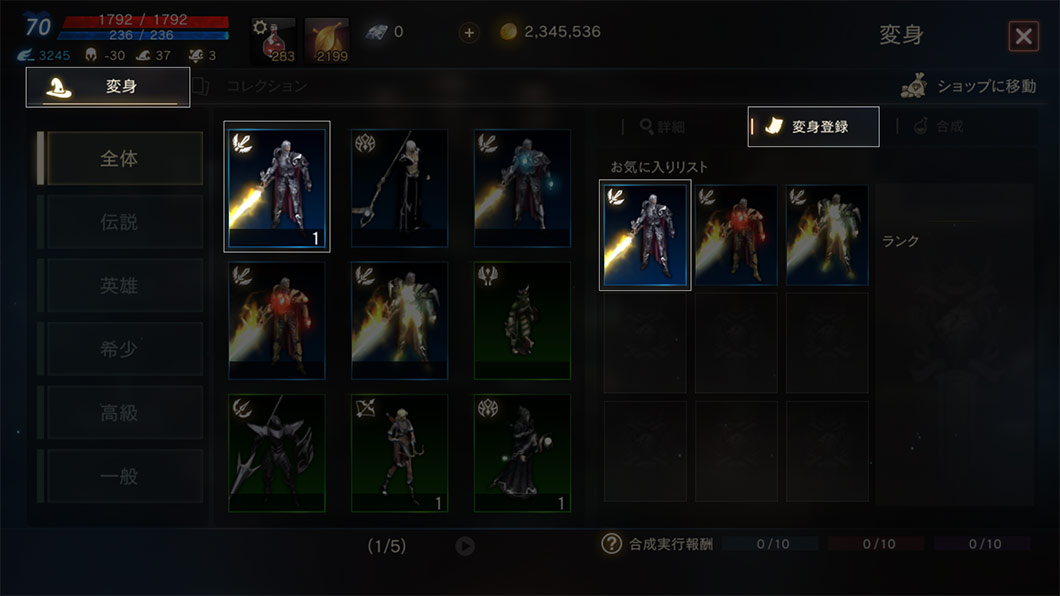Switch to the 合成 tab
1060x596 pixels.
938,127
